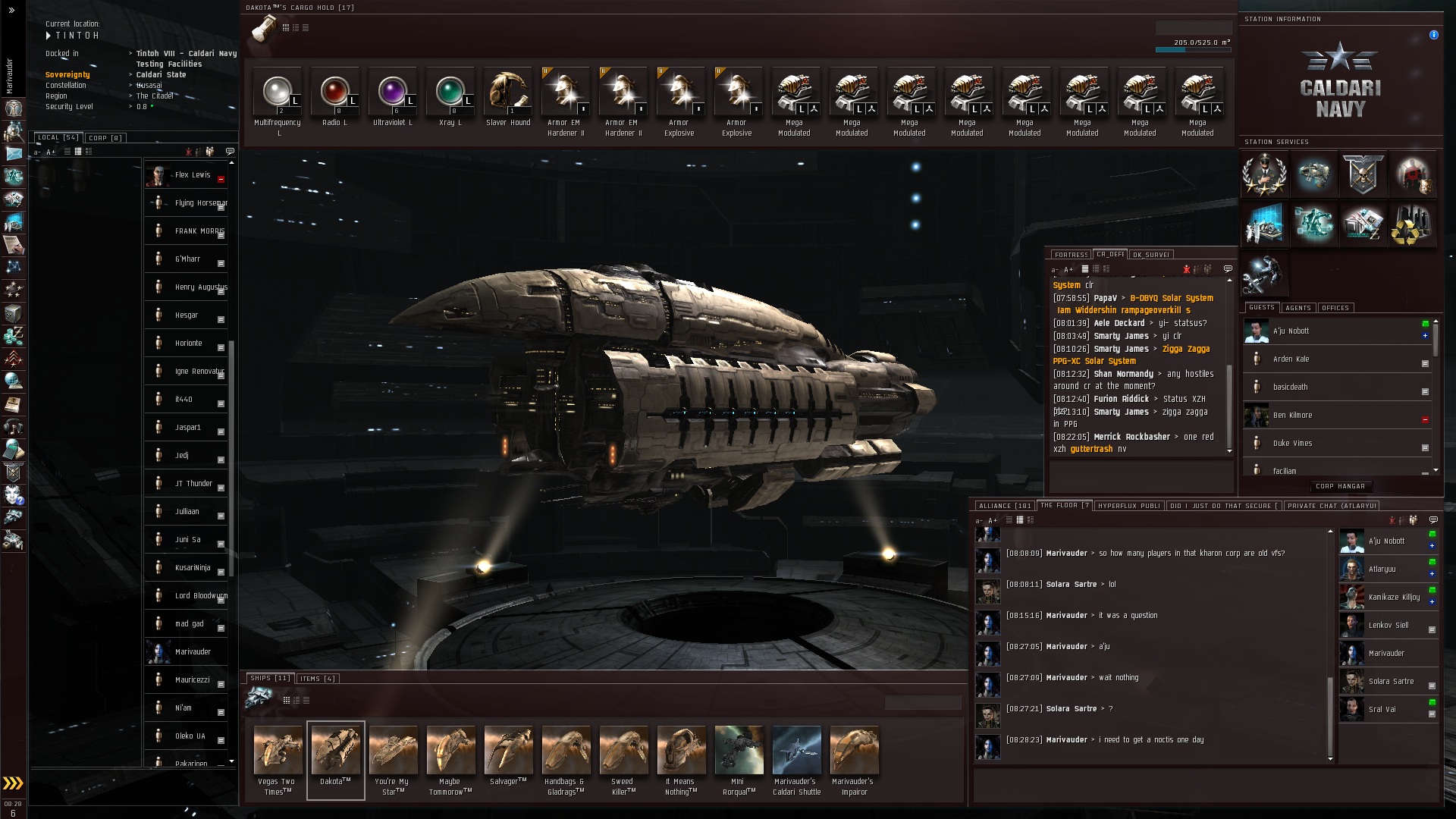Switch to the Corp chat tab
Viewport: 1456px width, 819px height.
(105, 138)
